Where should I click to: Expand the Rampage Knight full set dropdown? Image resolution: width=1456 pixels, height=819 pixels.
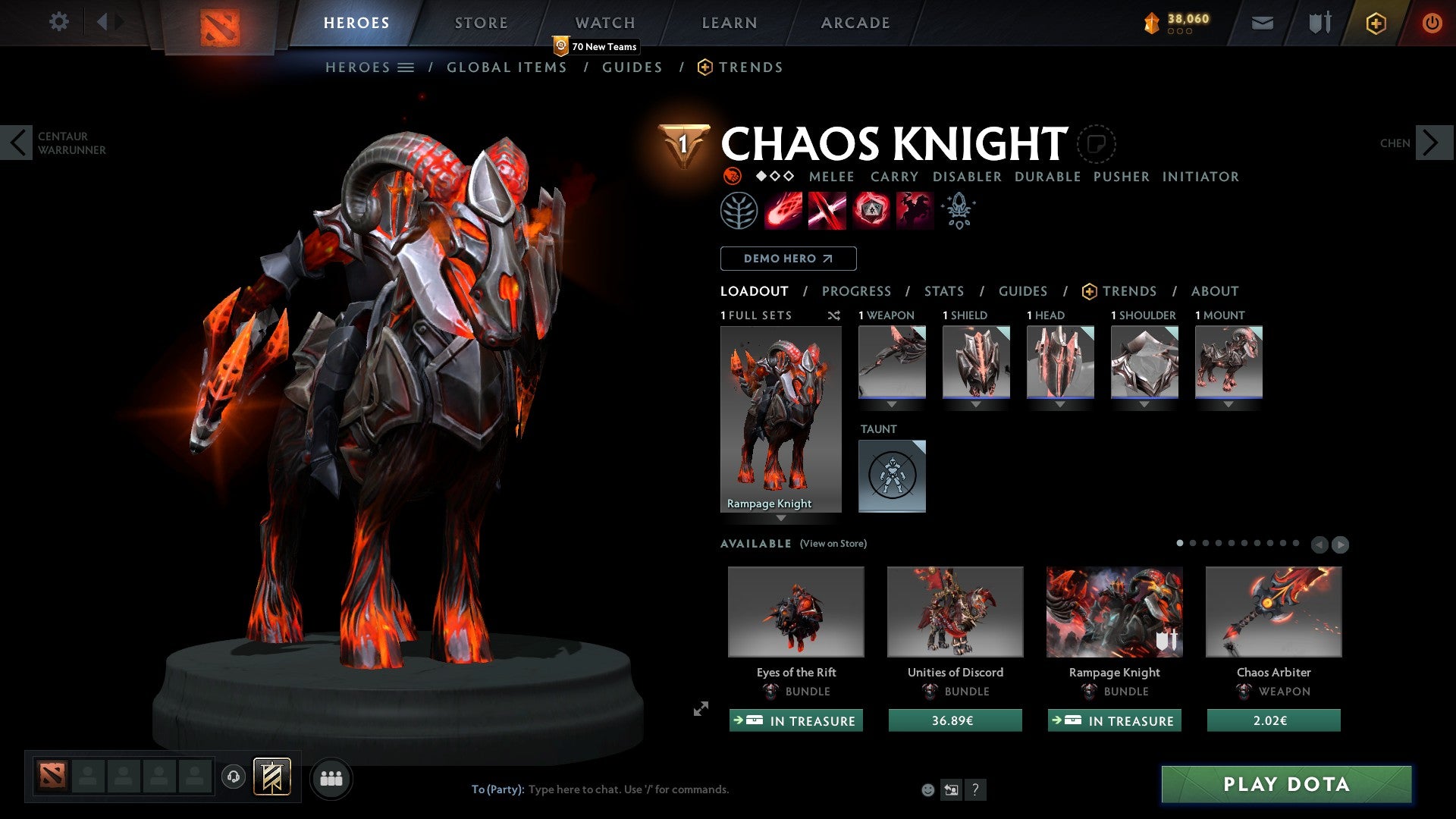[x=780, y=519]
